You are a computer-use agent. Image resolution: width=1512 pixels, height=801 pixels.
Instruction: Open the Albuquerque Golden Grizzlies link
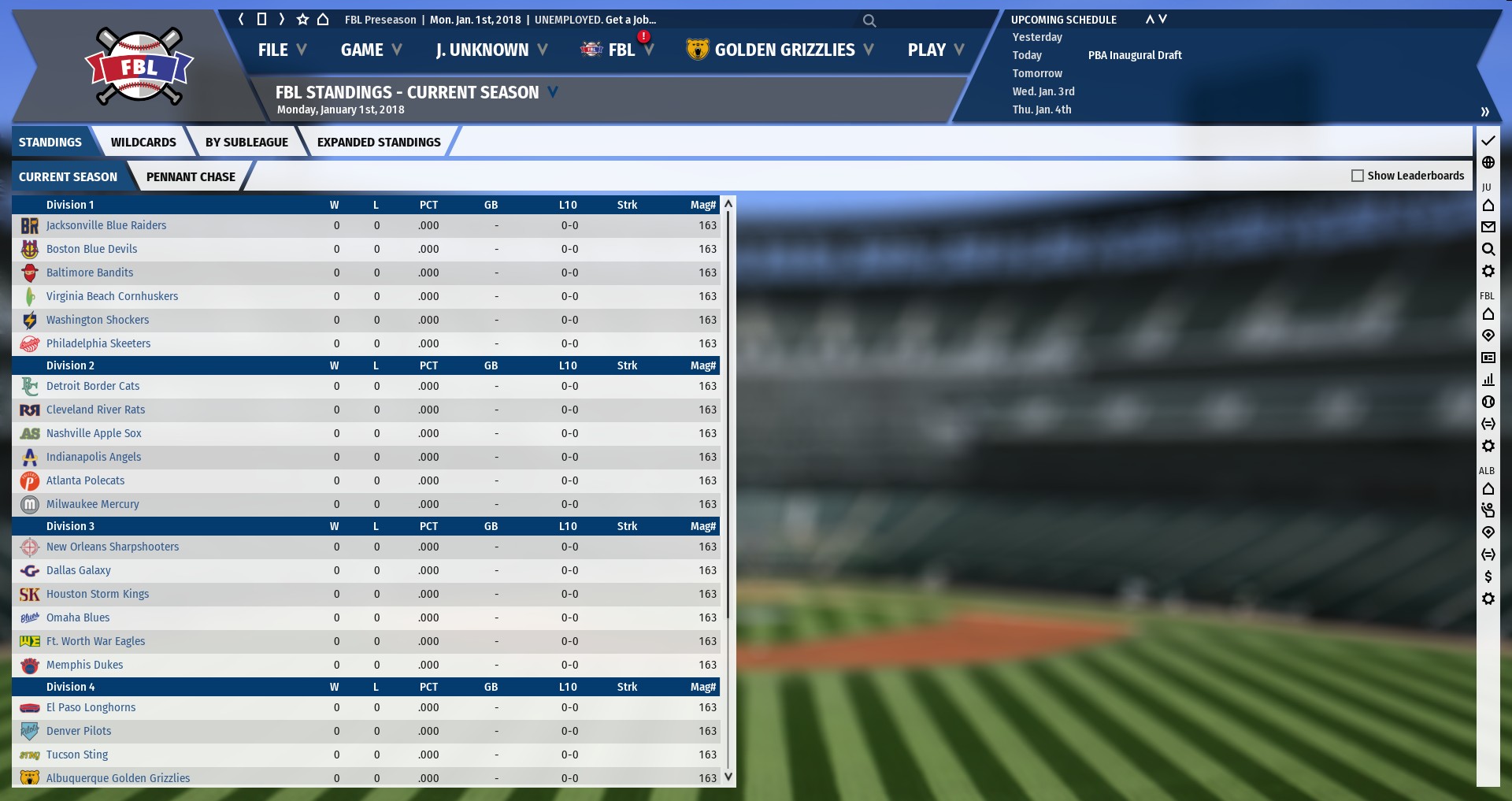tap(118, 778)
